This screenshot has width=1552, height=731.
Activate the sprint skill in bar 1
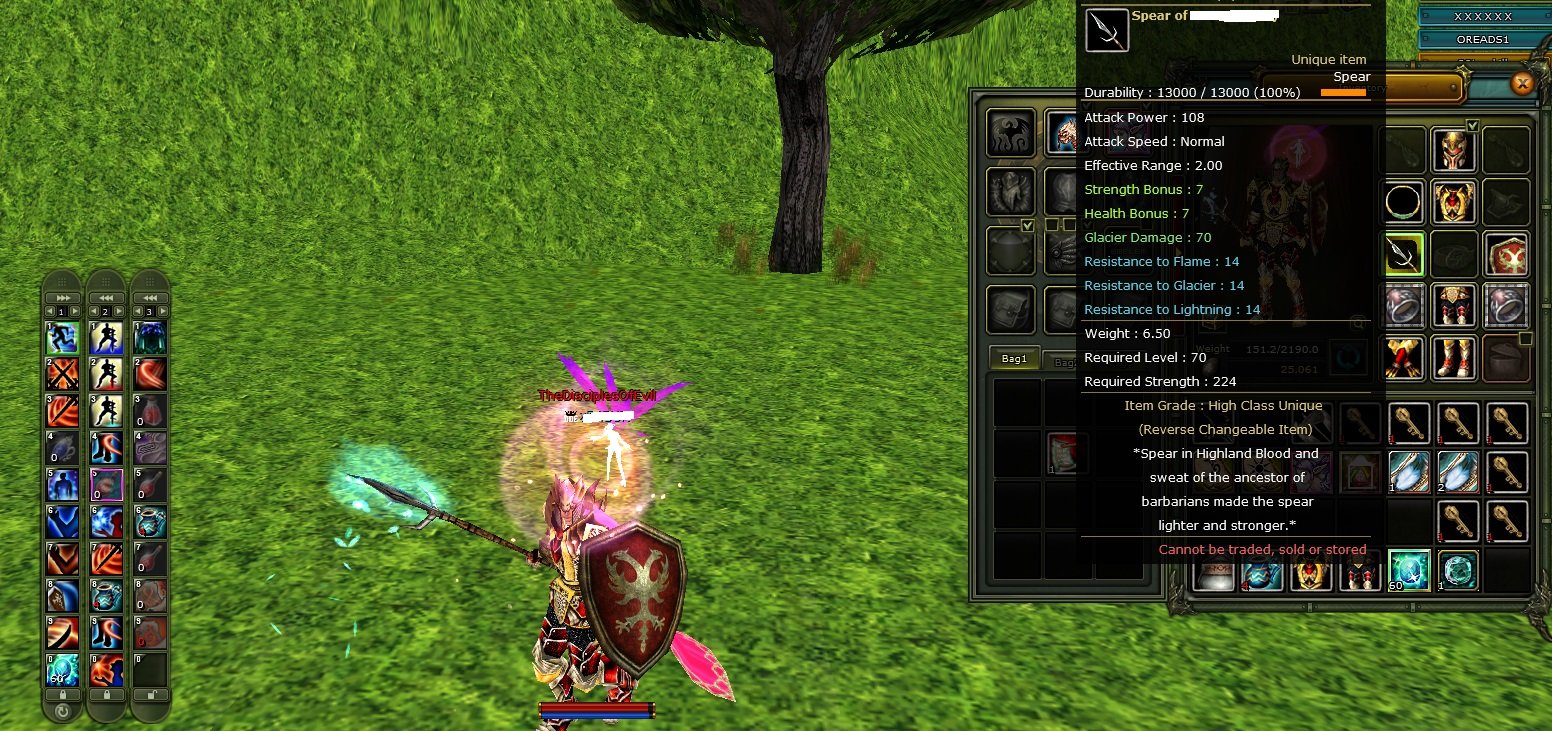pos(62,338)
